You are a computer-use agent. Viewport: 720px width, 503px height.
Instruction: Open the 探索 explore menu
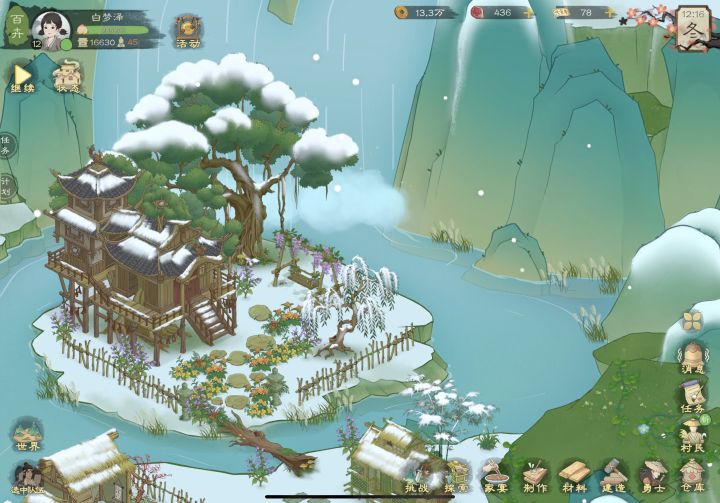pos(456,476)
